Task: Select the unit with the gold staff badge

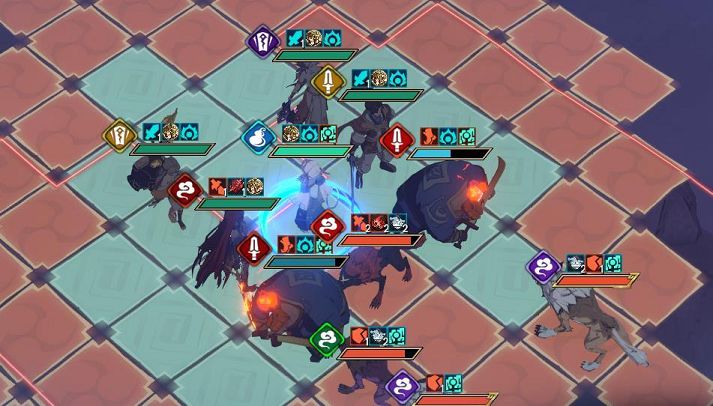Action: [x=119, y=134]
